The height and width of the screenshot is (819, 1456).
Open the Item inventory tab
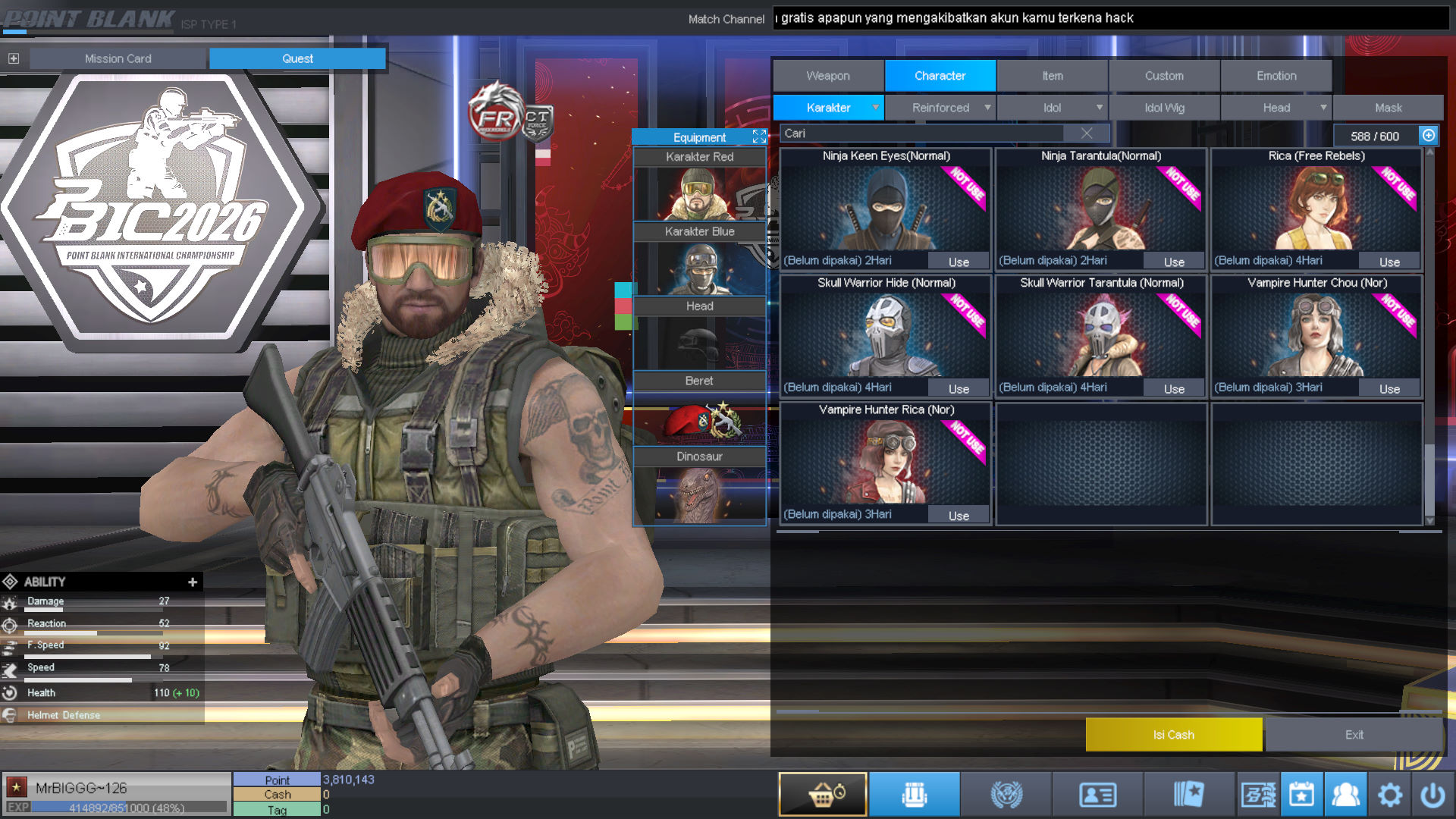[1052, 76]
